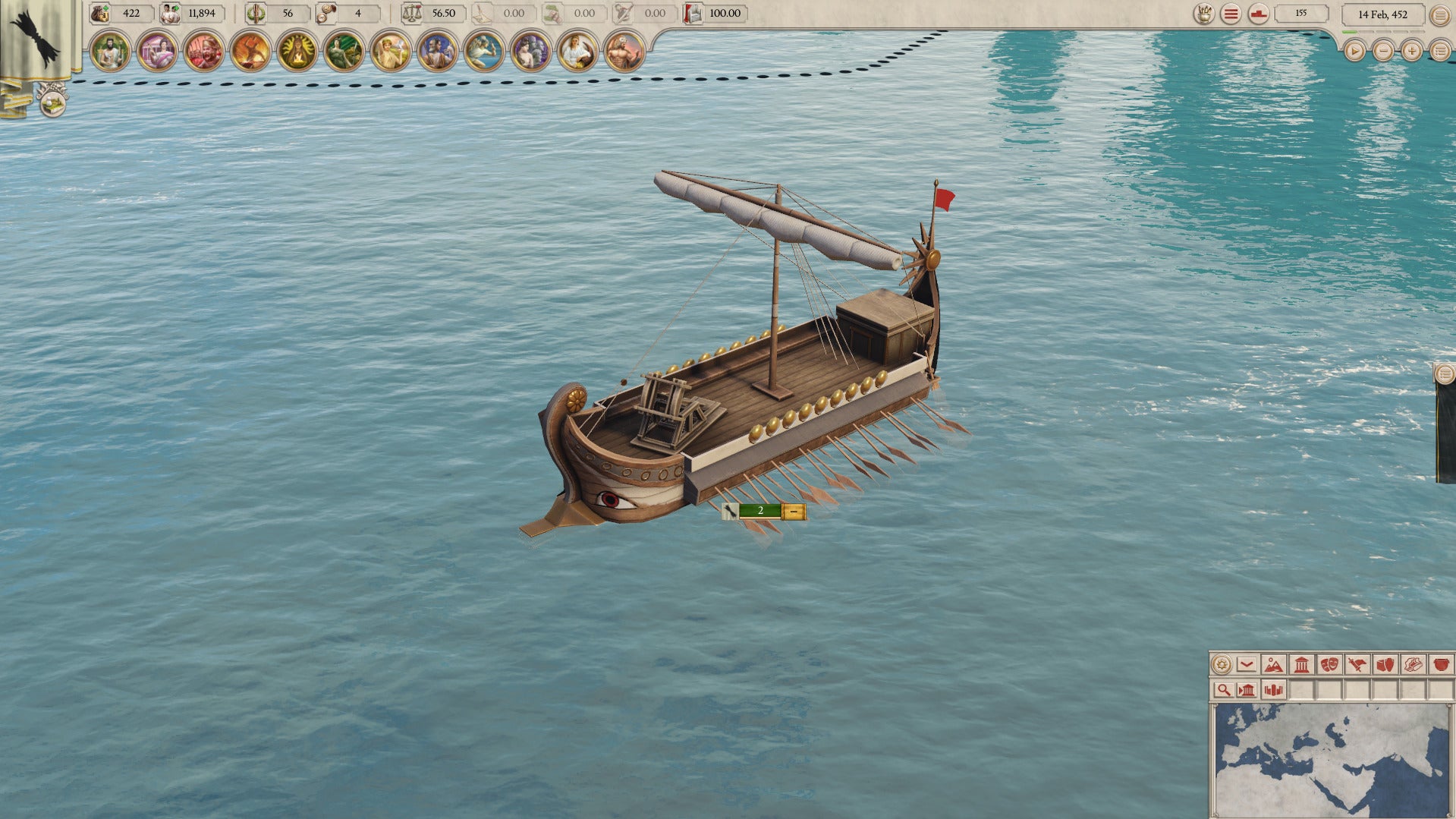Screen dimensions: 1456x819
Task: Switch to the terrain map mode
Action: pos(1274,665)
